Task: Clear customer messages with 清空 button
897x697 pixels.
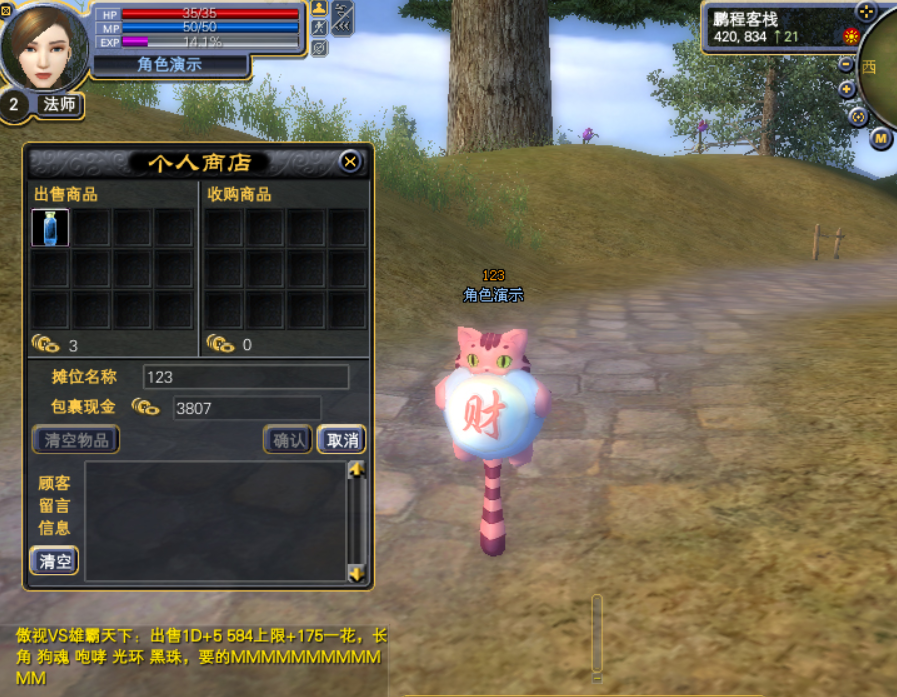Action: [x=55, y=561]
